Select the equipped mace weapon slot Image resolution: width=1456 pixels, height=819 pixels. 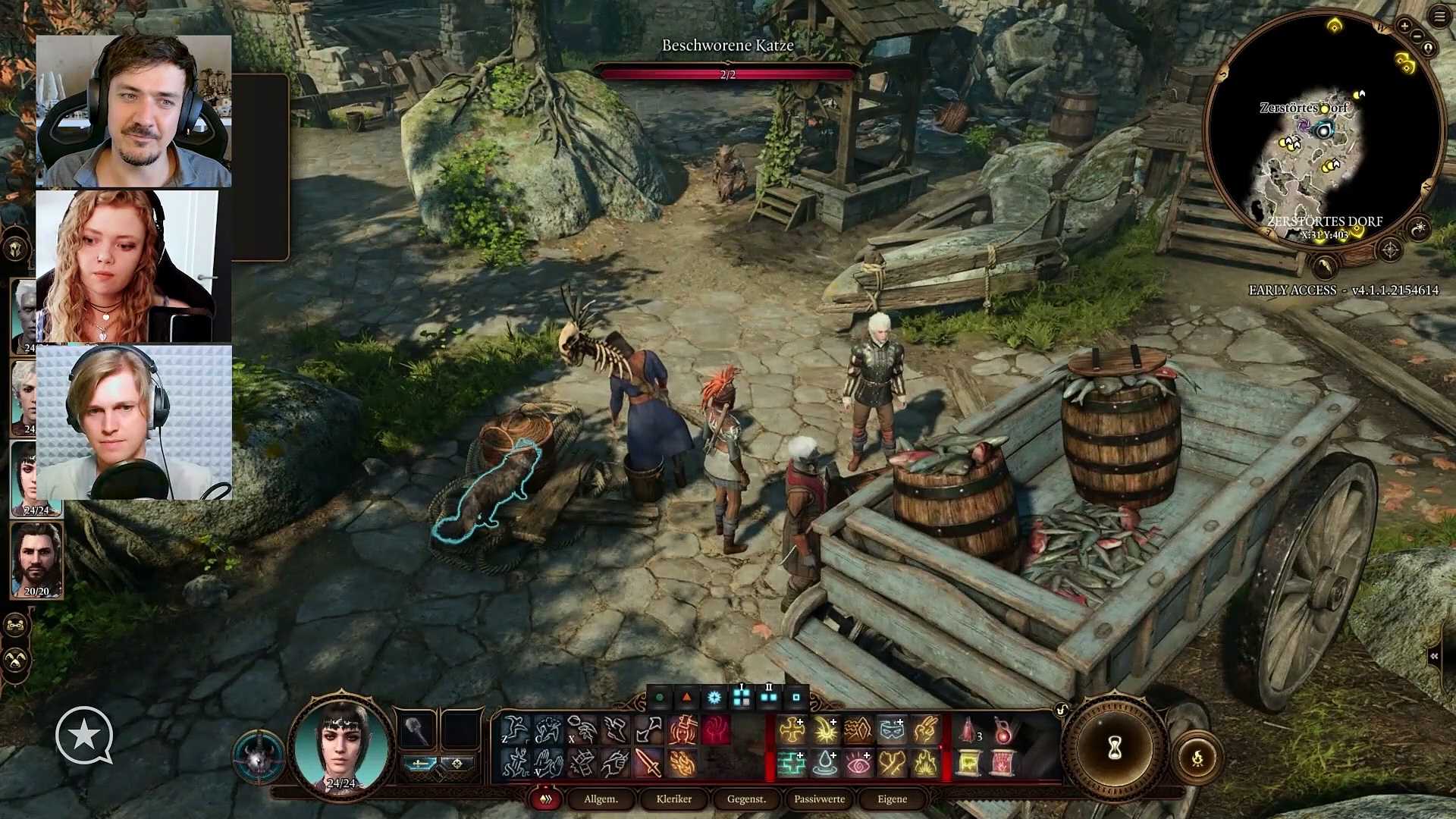tap(416, 730)
